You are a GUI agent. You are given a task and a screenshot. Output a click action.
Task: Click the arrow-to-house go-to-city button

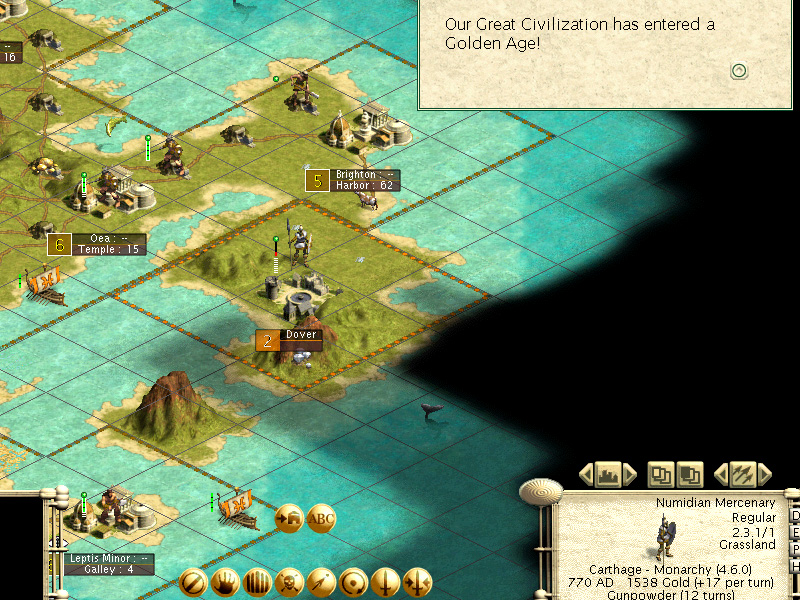click(289, 519)
